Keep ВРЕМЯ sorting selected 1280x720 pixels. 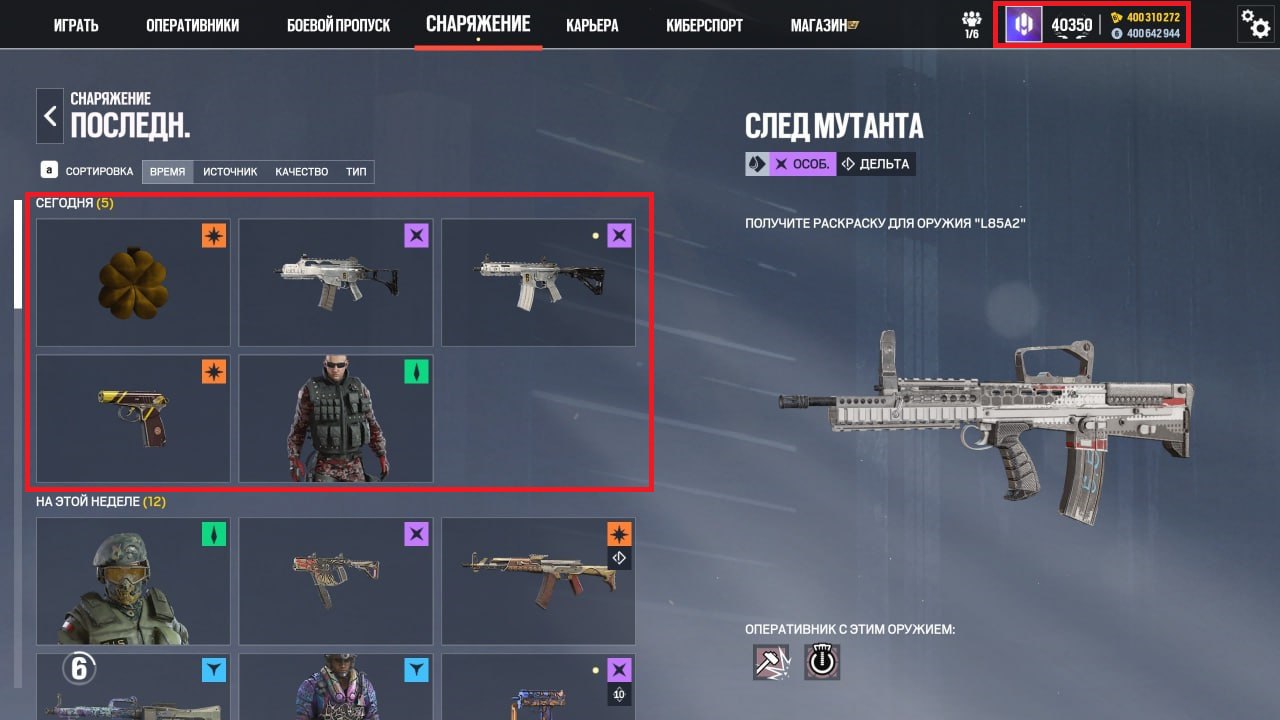[x=167, y=171]
